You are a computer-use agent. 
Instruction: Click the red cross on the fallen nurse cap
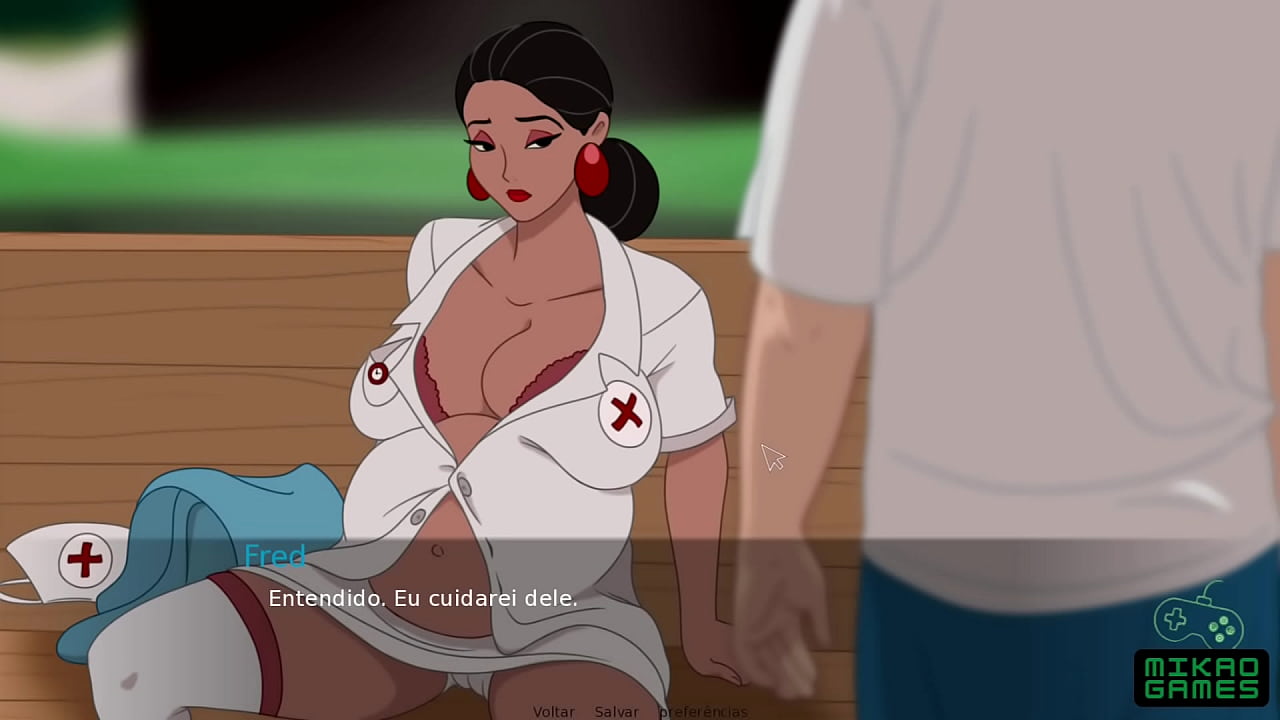click(x=84, y=557)
